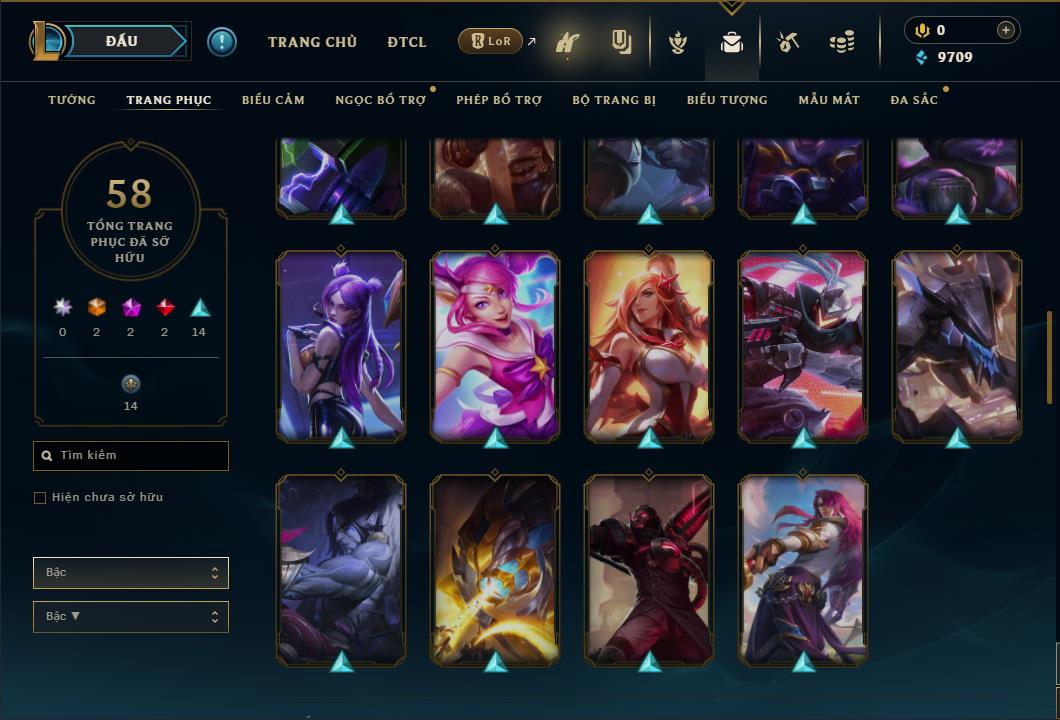1060x720 pixels.
Task: Toggle the Hiện chưa sở hữu checkbox
Action: tap(40, 498)
